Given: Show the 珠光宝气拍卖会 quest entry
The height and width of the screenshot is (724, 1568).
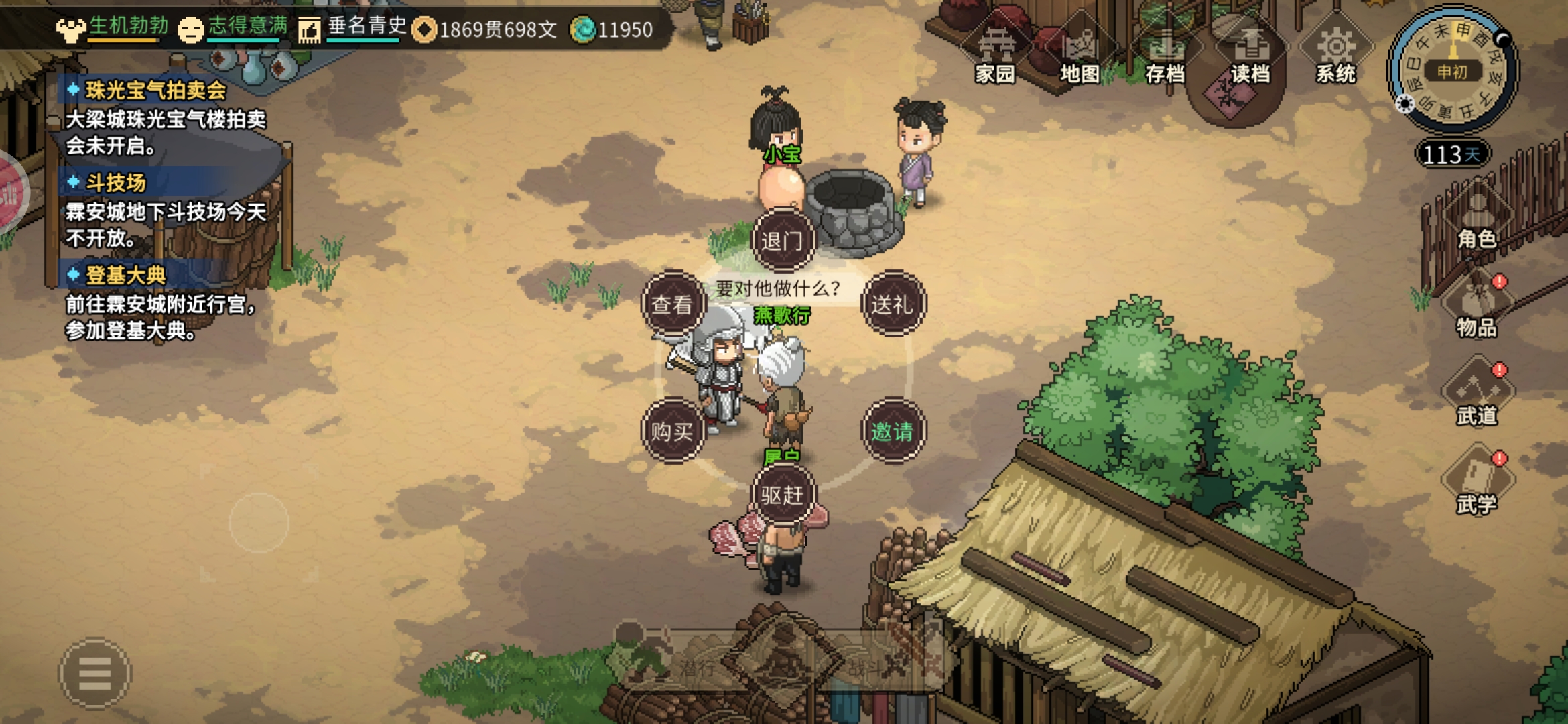Looking at the screenshot, I should click(155, 90).
